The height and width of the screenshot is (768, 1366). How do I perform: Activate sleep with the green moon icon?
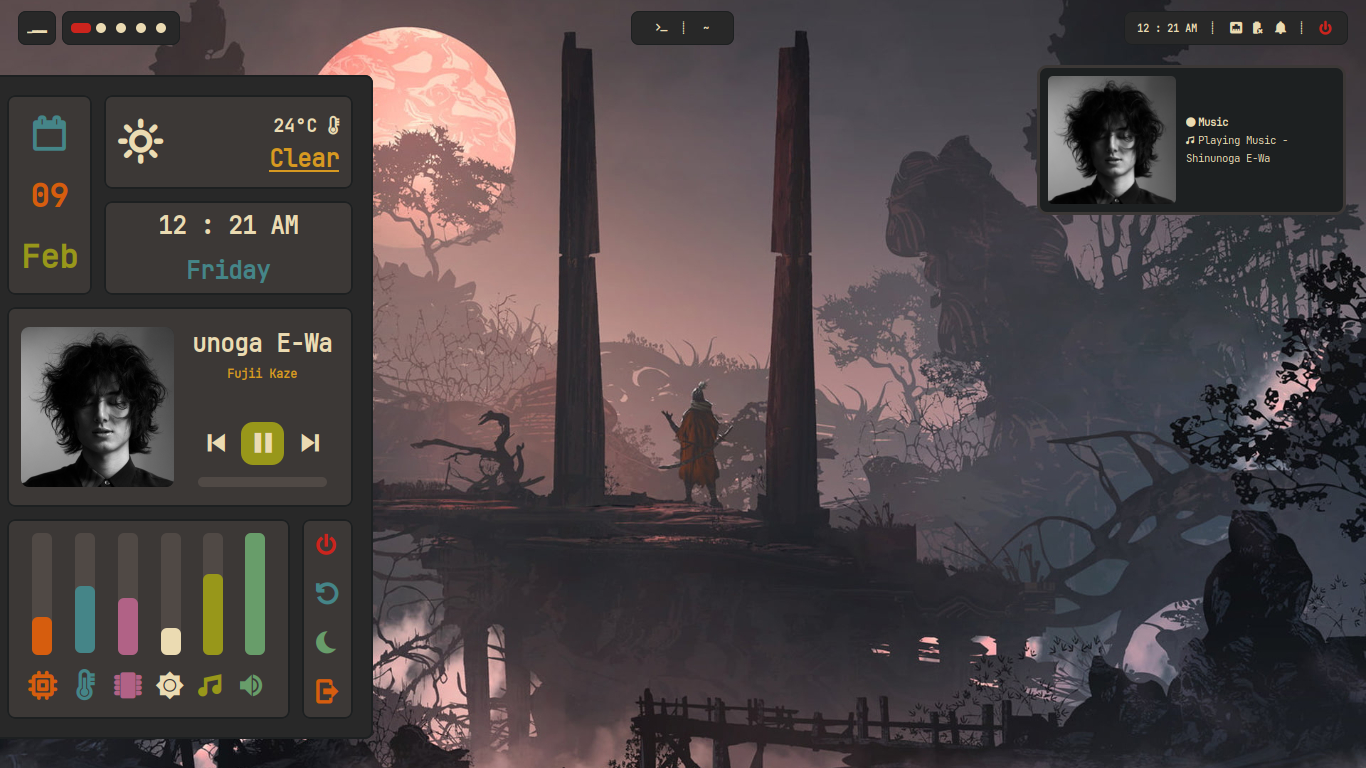[x=327, y=642]
